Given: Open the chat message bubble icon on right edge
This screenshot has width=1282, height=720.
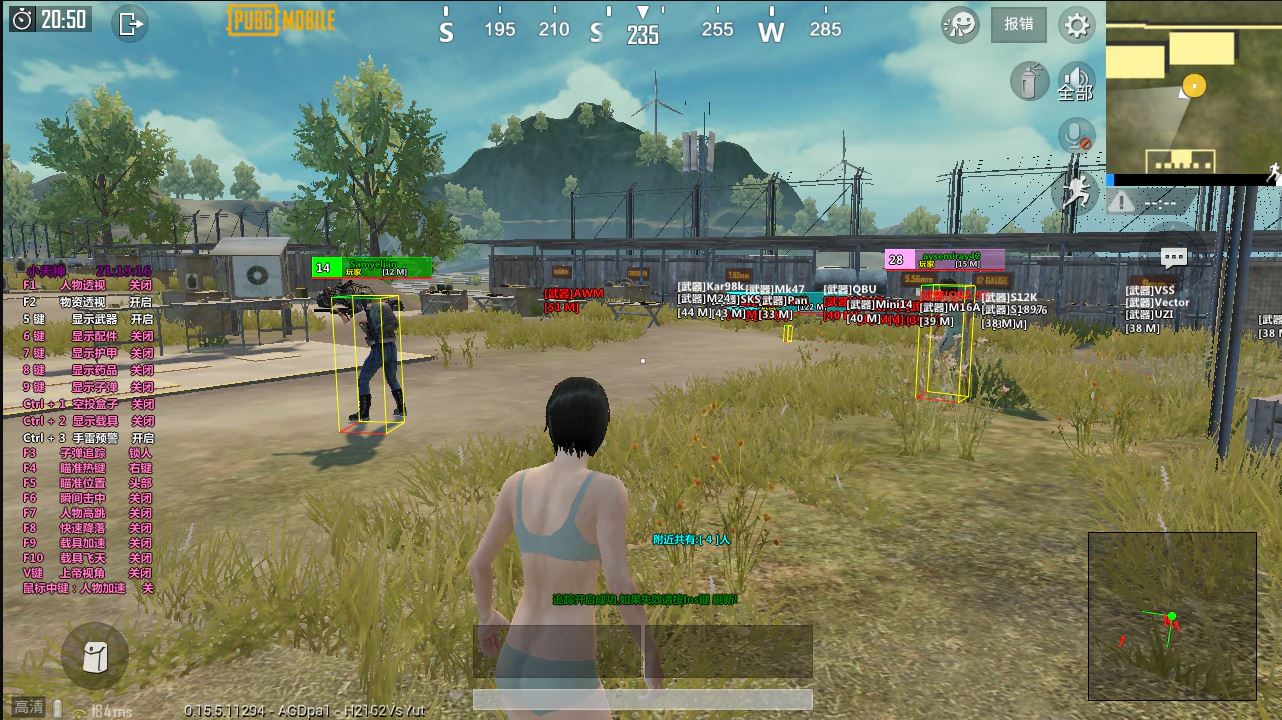Looking at the screenshot, I should (1172, 258).
